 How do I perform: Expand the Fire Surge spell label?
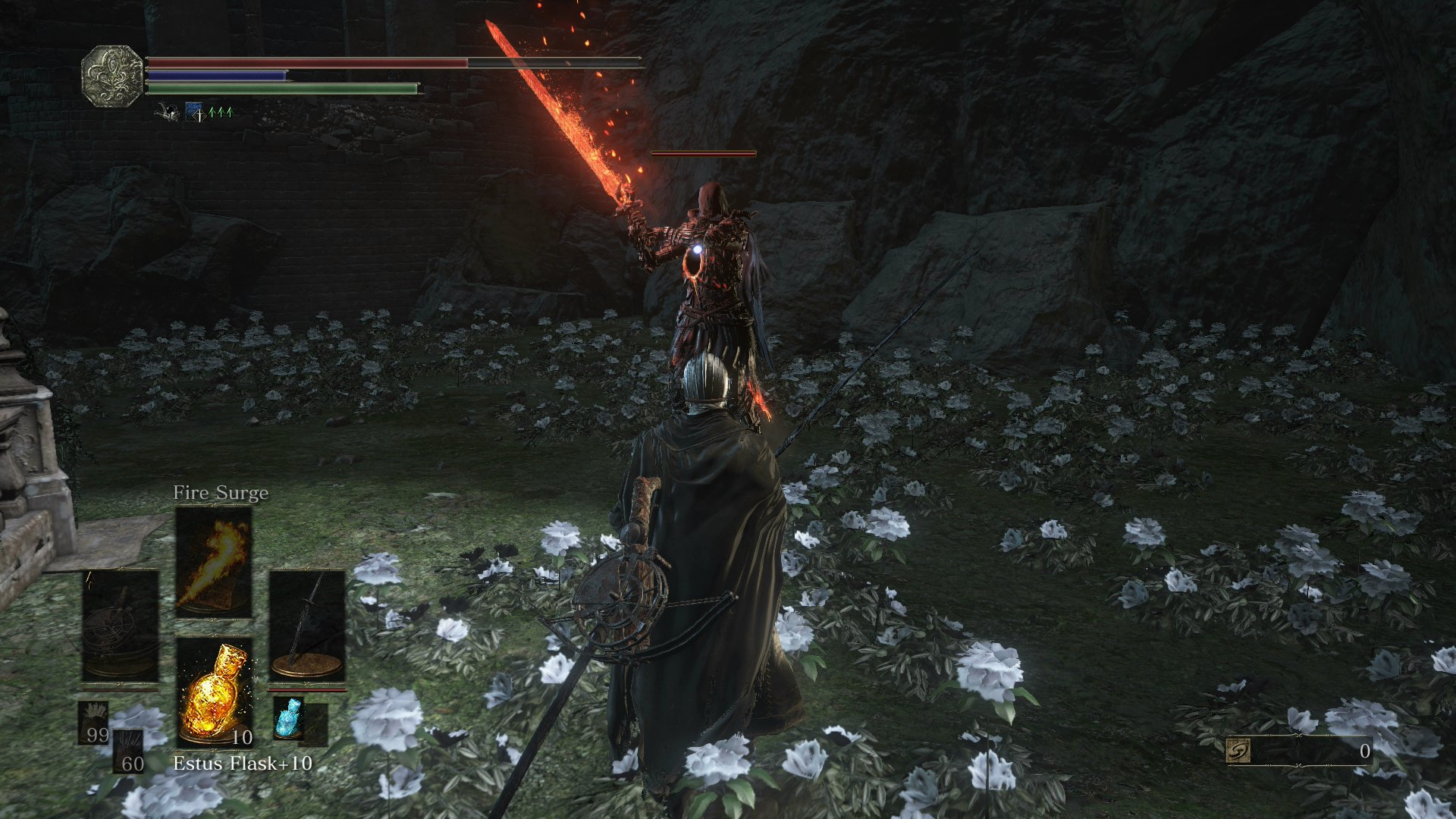tap(221, 492)
